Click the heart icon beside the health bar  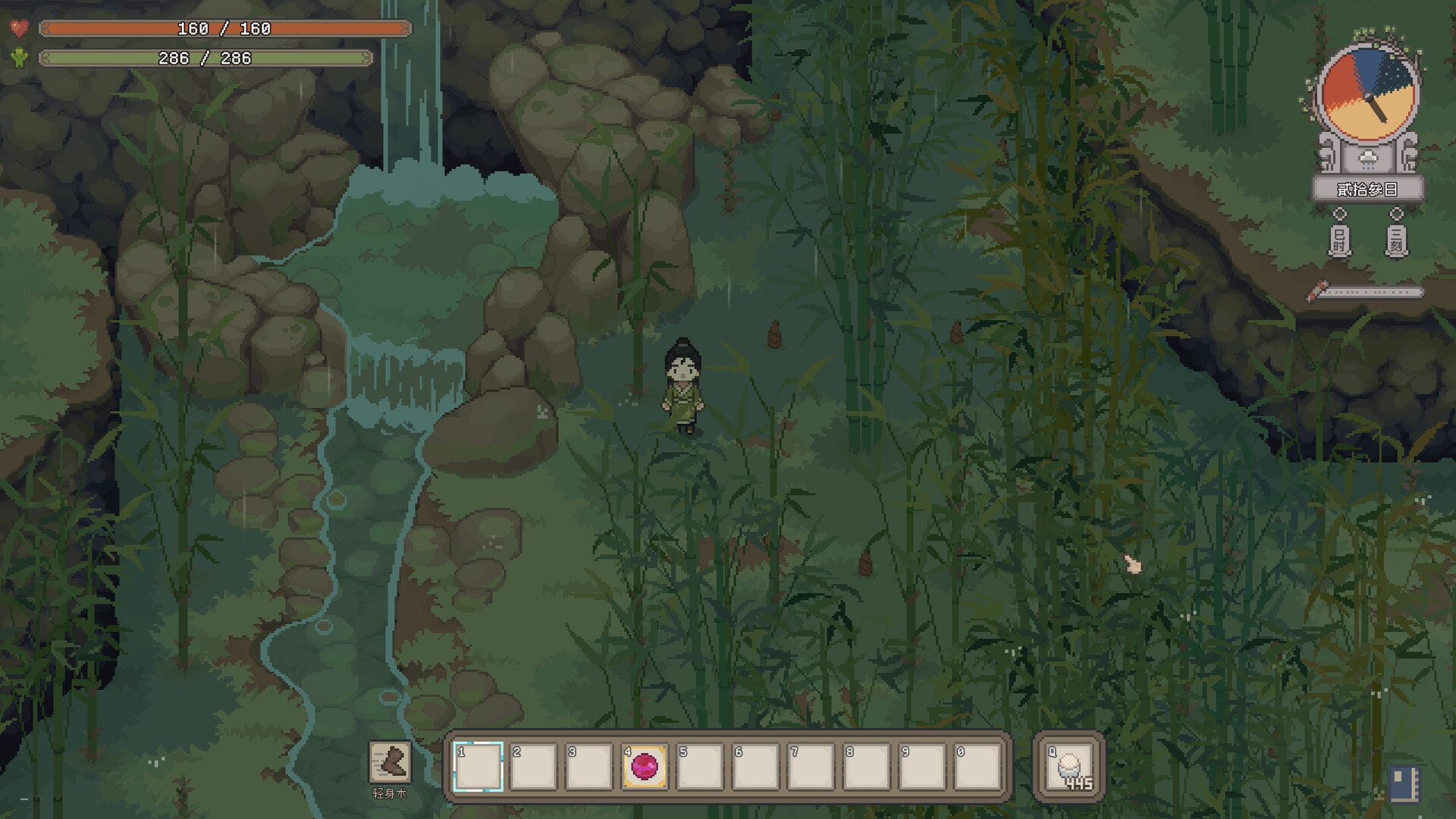click(x=20, y=29)
